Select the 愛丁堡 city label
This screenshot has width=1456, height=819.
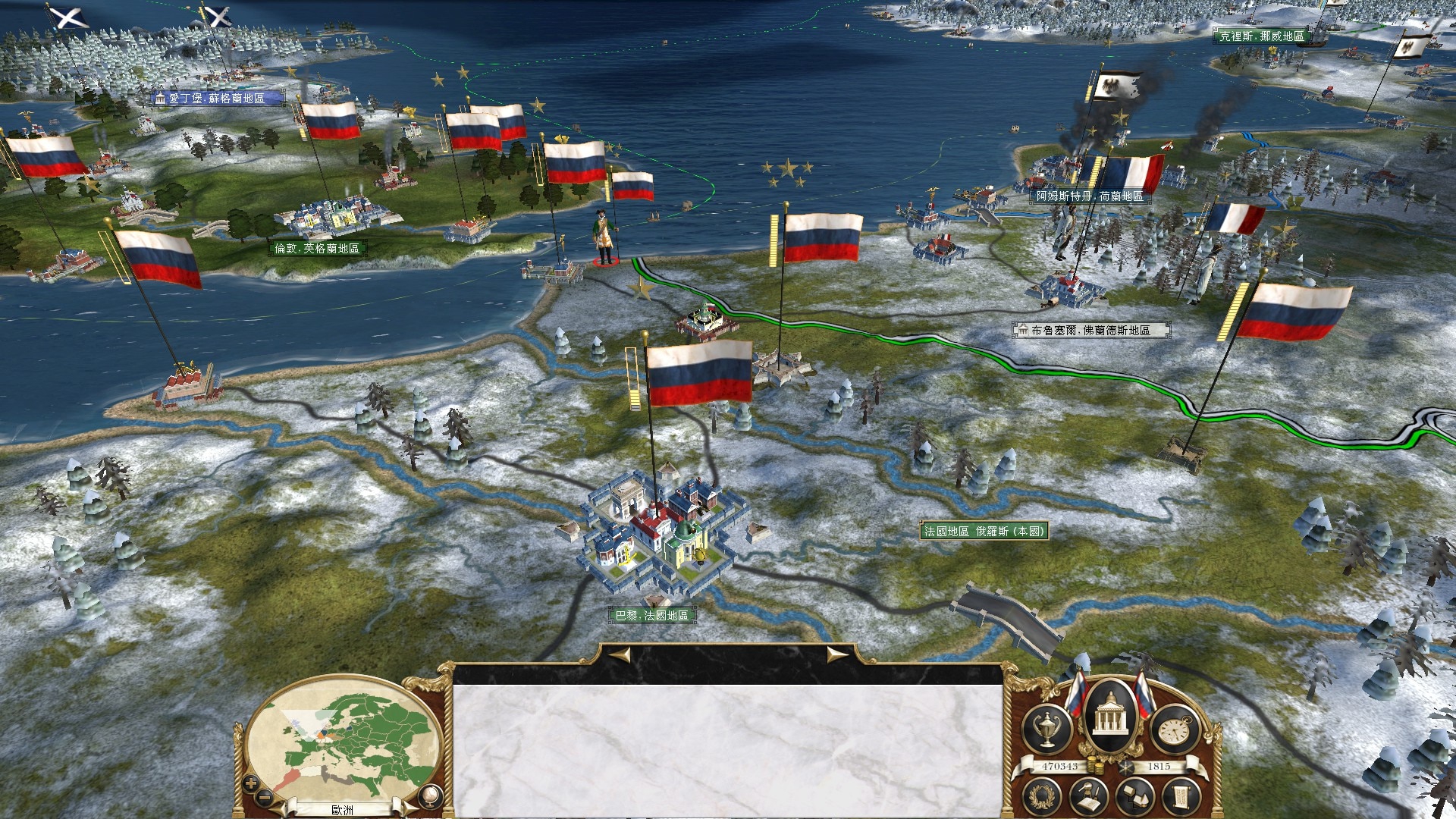[x=217, y=99]
